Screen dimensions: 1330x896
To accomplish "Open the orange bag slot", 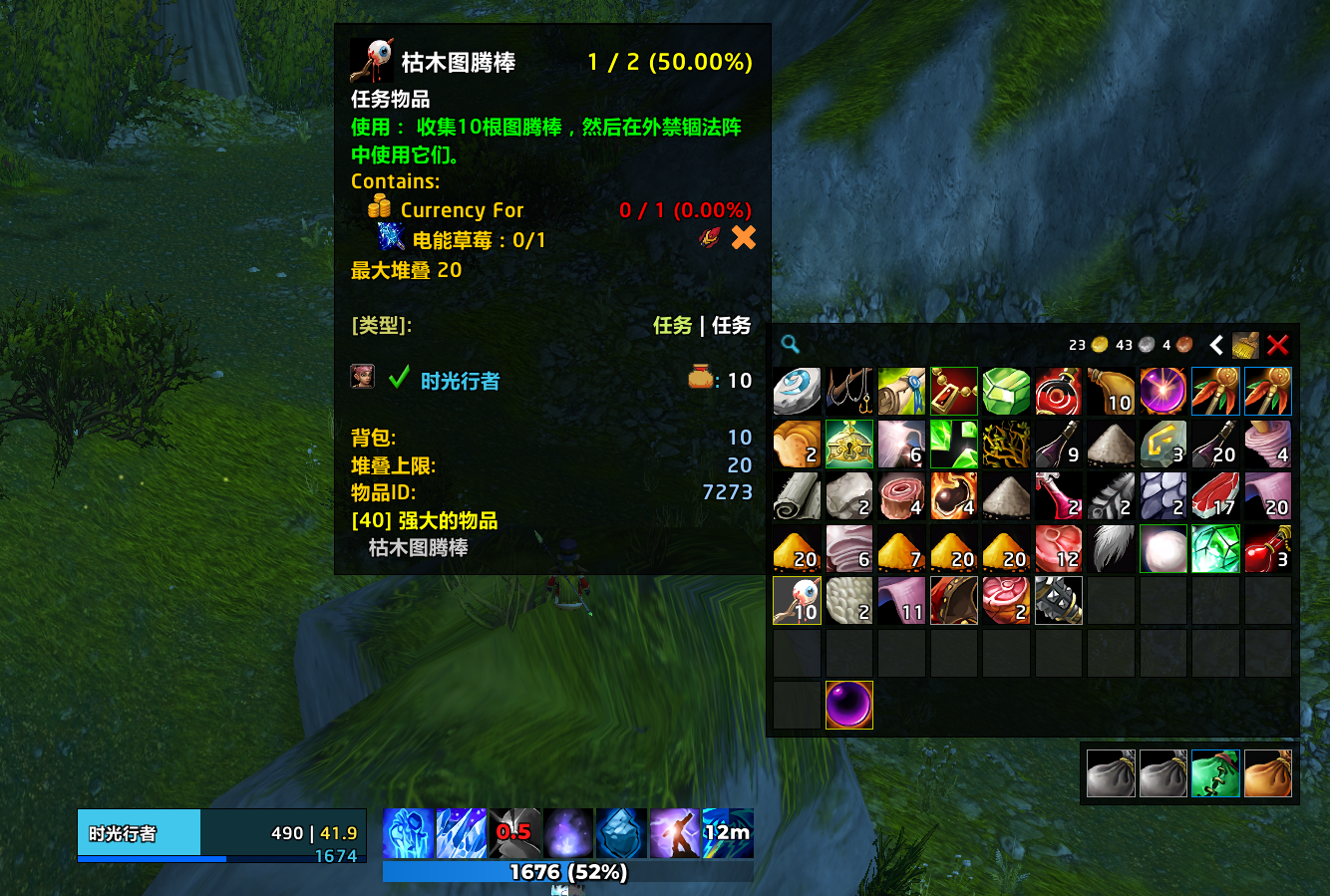I will [1268, 773].
